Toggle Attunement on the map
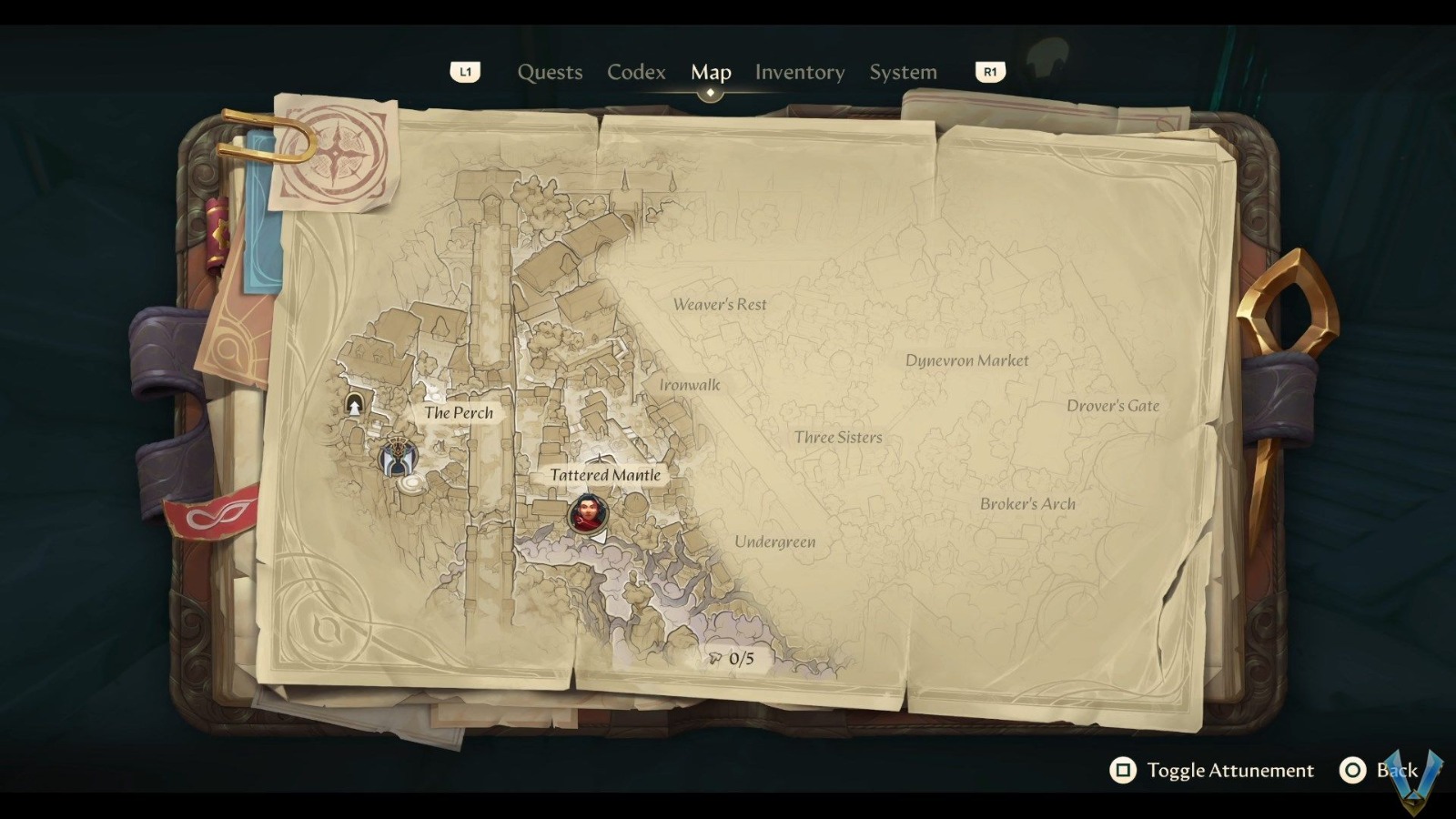The width and height of the screenshot is (1456, 819). 1213,771
